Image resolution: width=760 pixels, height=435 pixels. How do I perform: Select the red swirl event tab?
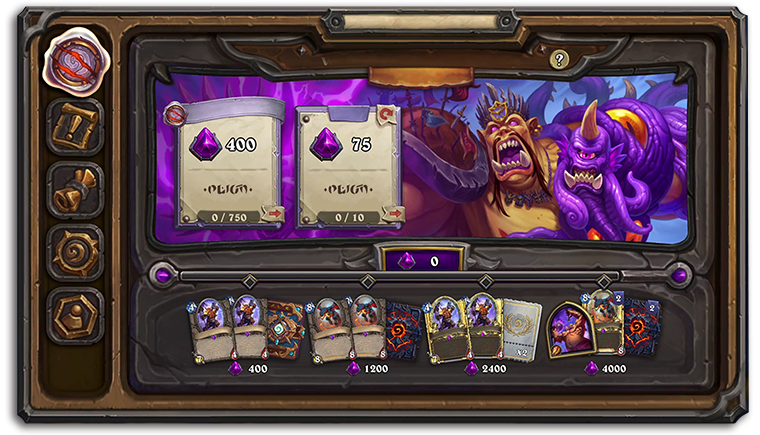[x=75, y=58]
